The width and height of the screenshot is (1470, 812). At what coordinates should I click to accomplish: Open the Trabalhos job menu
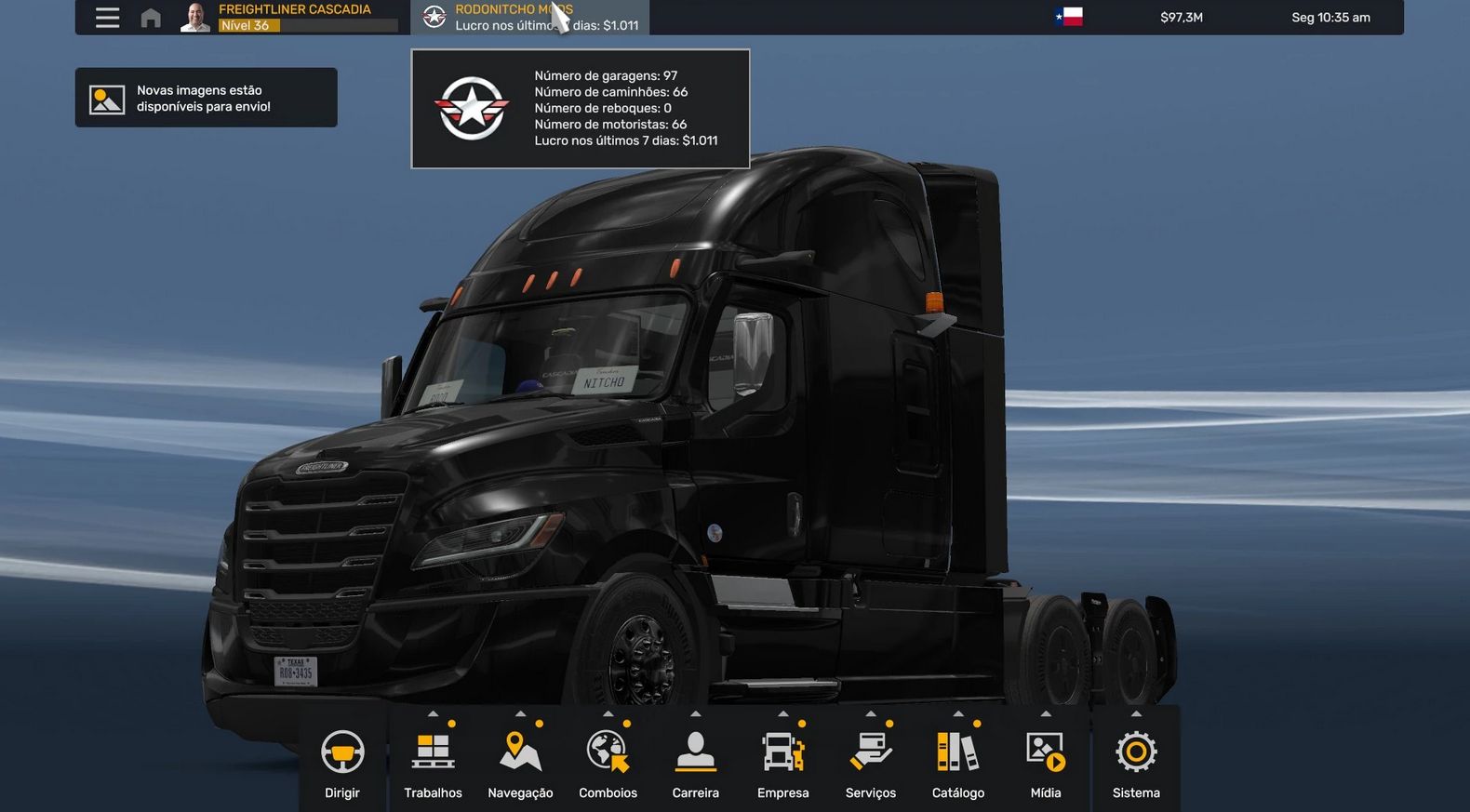coord(434,762)
